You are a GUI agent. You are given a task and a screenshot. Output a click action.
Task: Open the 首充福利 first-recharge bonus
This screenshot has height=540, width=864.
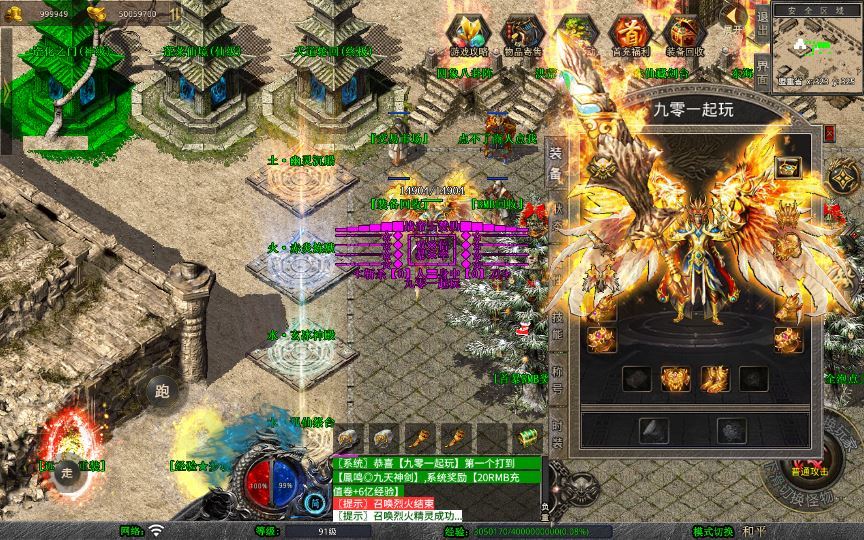coord(629,33)
